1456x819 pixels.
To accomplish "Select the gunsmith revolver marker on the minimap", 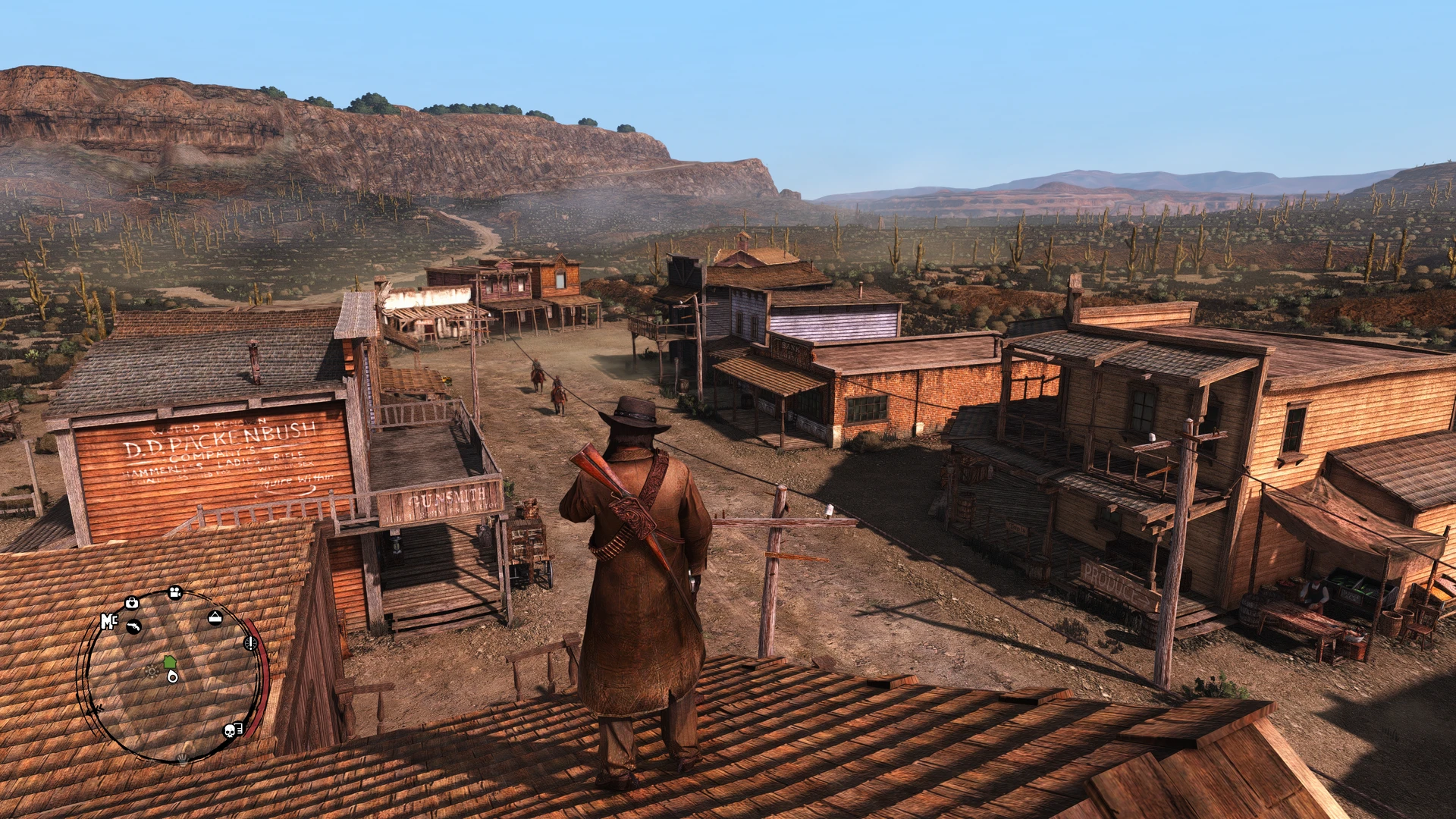I will point(134,627).
